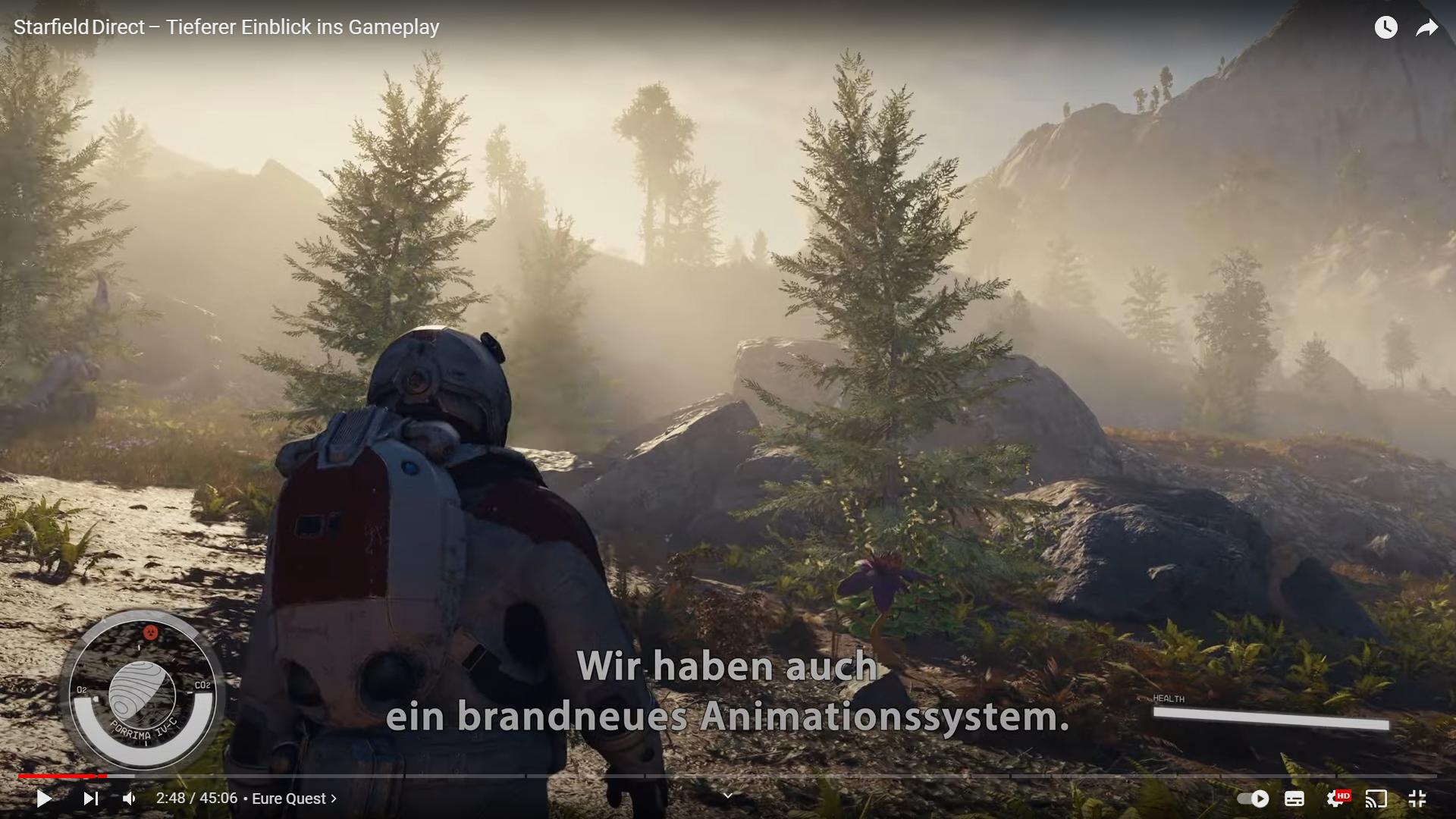Resume playback with the play button
Viewport: 1456px width, 819px height.
click(x=43, y=799)
